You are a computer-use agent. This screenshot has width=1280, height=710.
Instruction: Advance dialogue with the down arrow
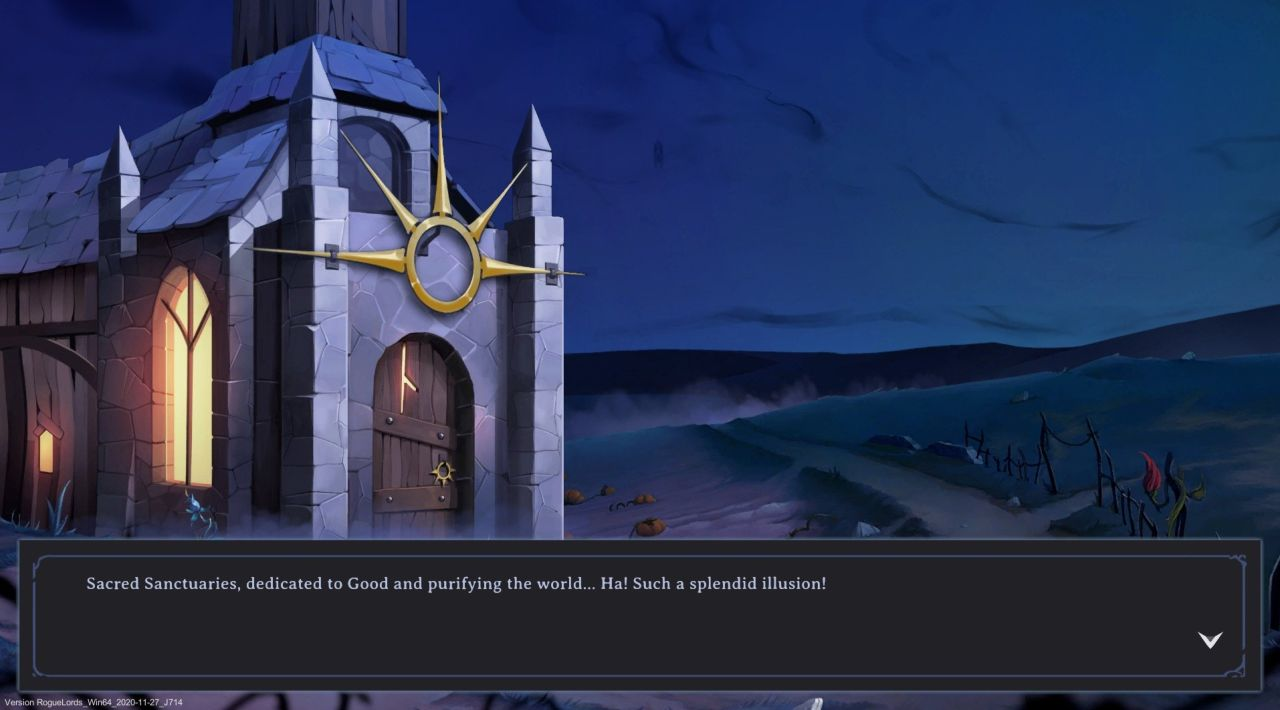coord(1210,640)
